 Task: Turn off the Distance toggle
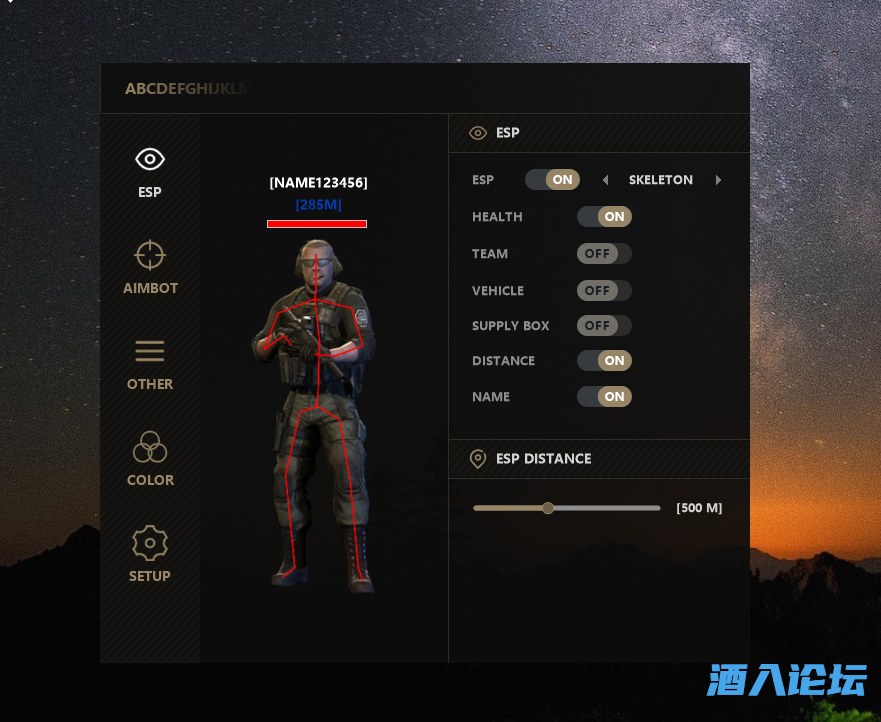(x=604, y=361)
